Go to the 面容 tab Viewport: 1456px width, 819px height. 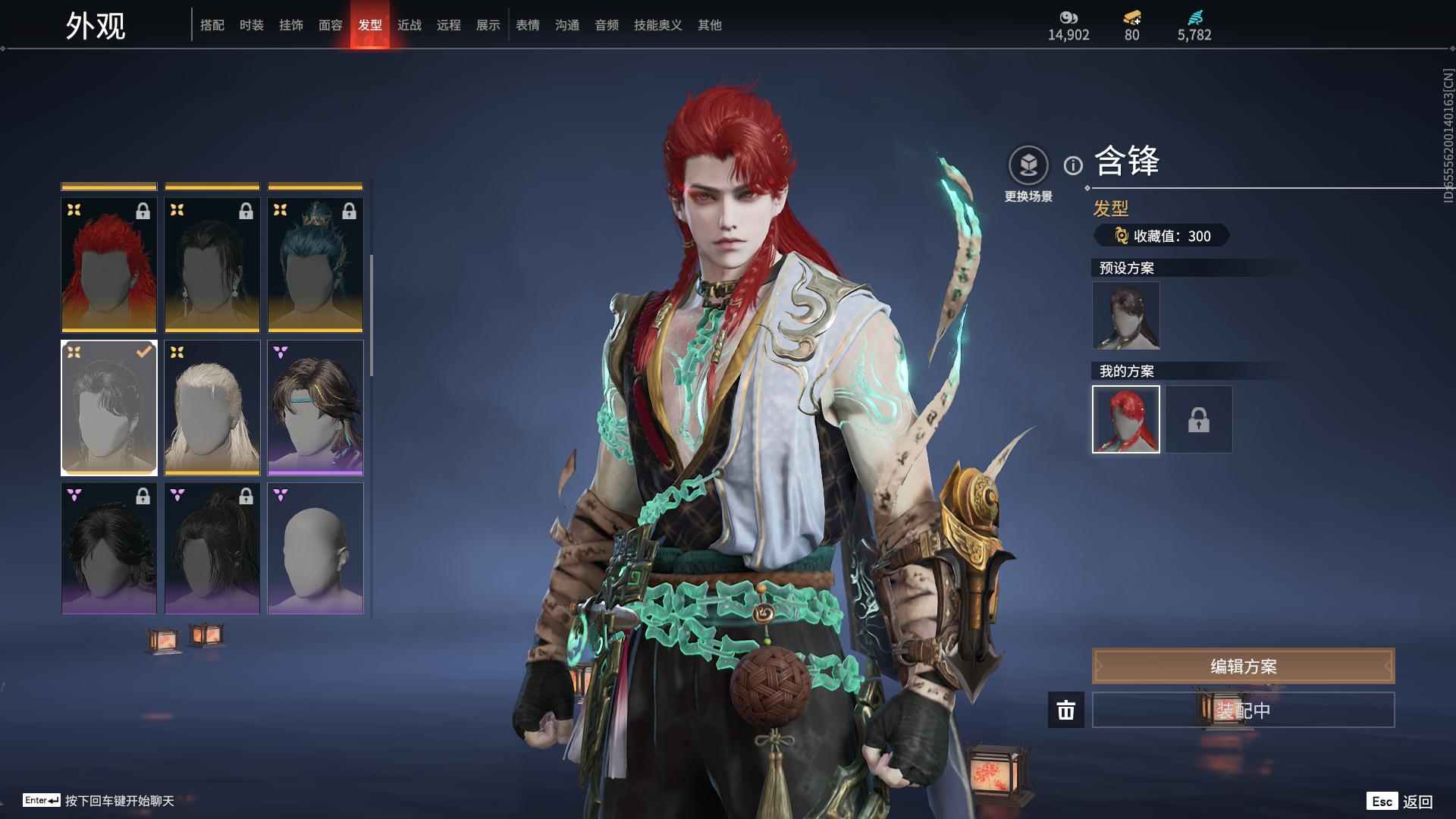pos(330,25)
